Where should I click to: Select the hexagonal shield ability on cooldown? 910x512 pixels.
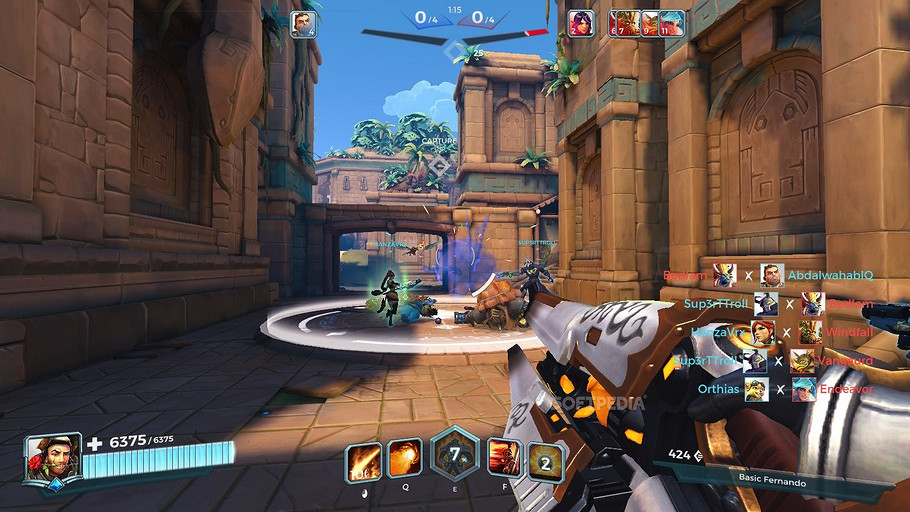coord(454,455)
